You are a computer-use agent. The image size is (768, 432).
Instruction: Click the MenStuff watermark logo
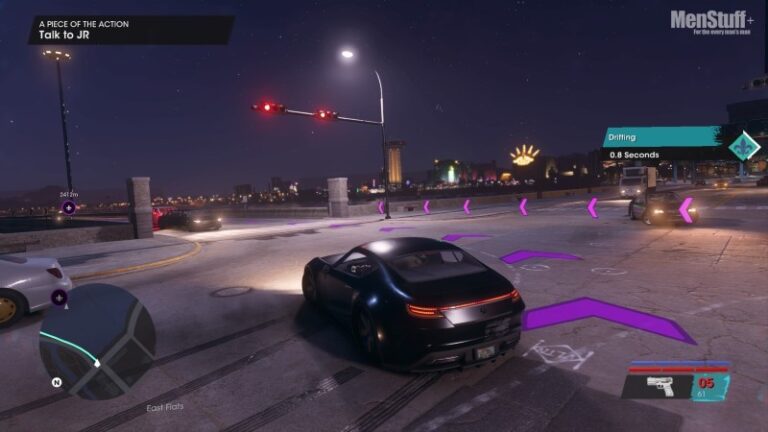[711, 21]
